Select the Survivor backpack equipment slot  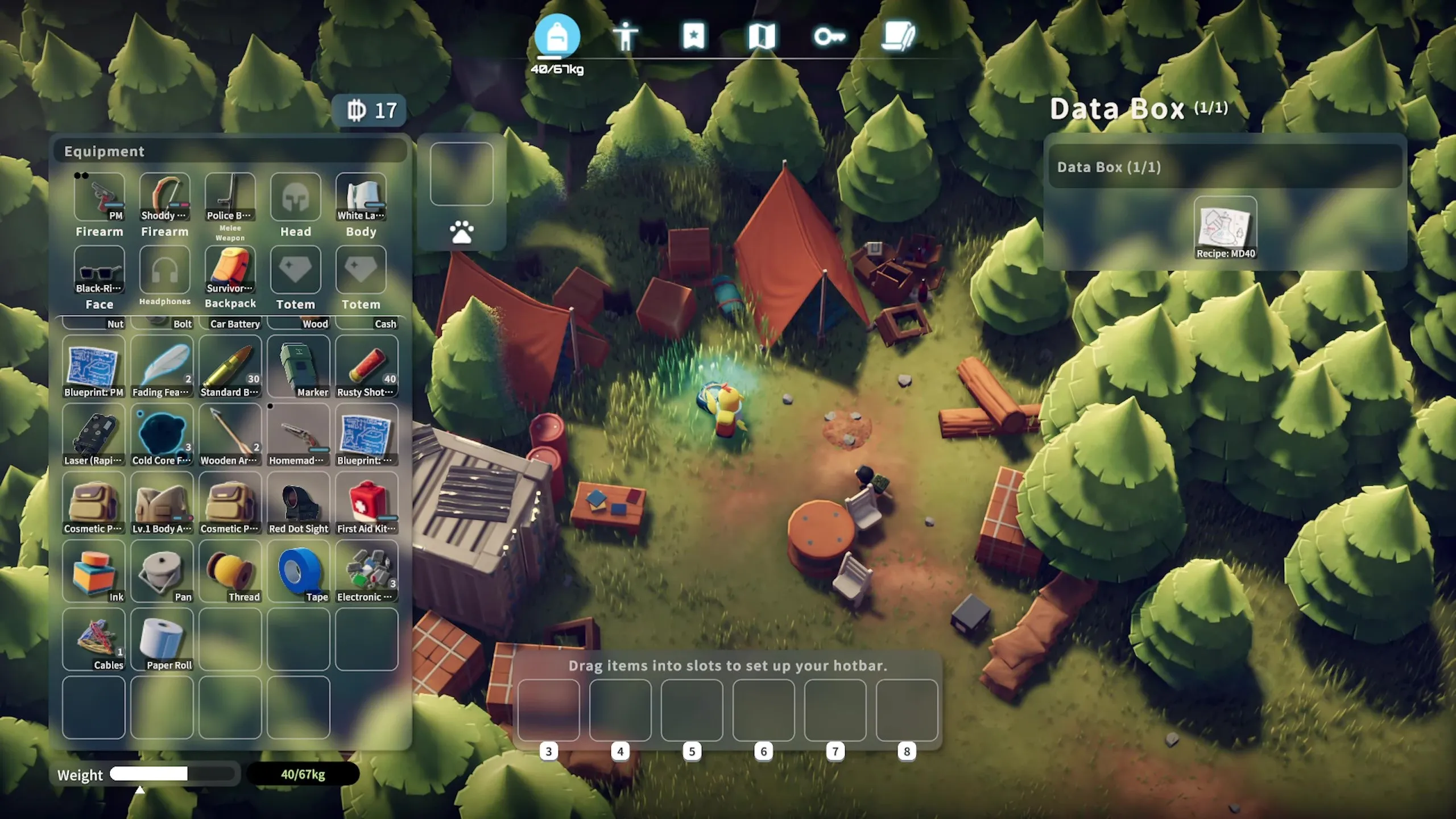(230, 270)
